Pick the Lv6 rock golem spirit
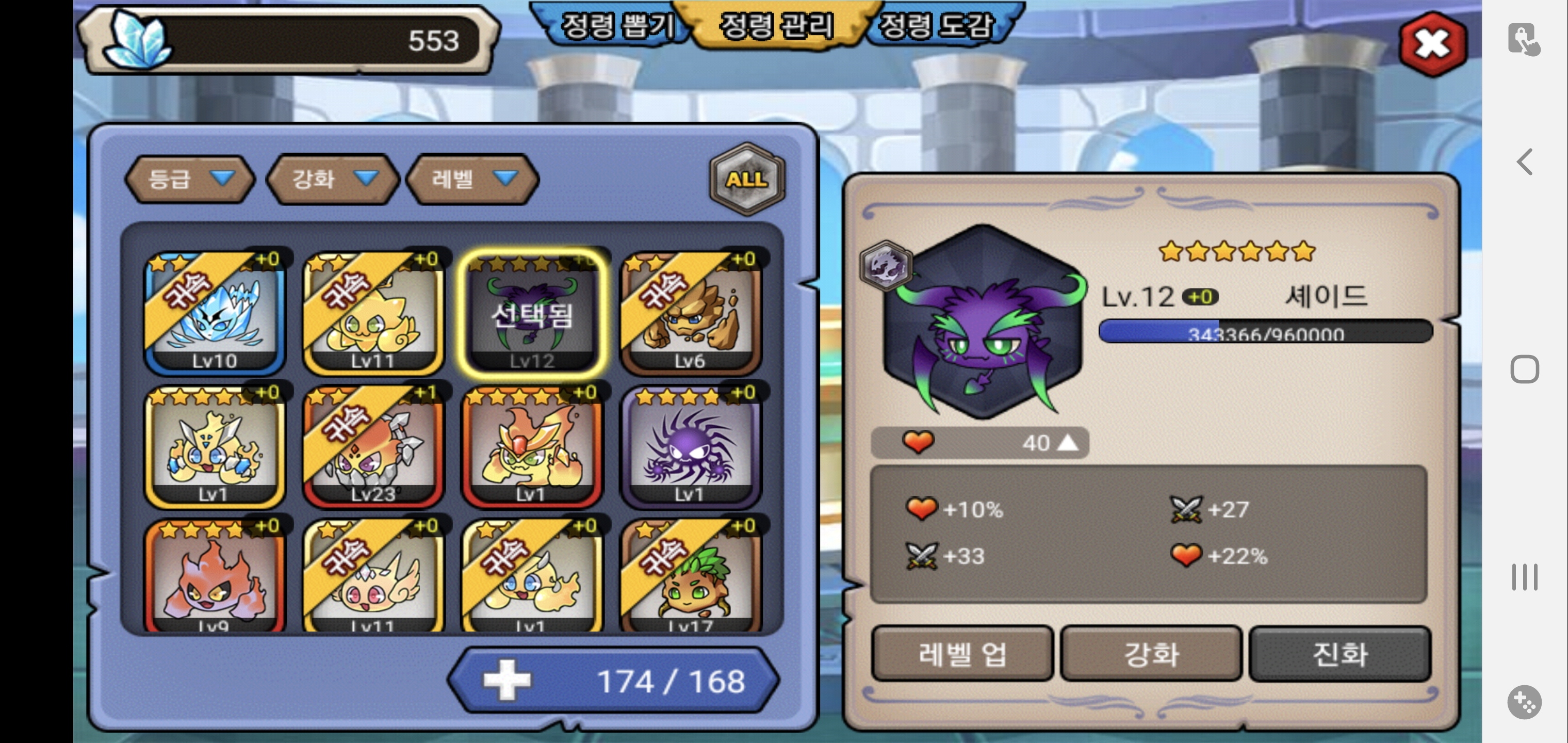Screen dimensions: 1568x743 [690, 313]
